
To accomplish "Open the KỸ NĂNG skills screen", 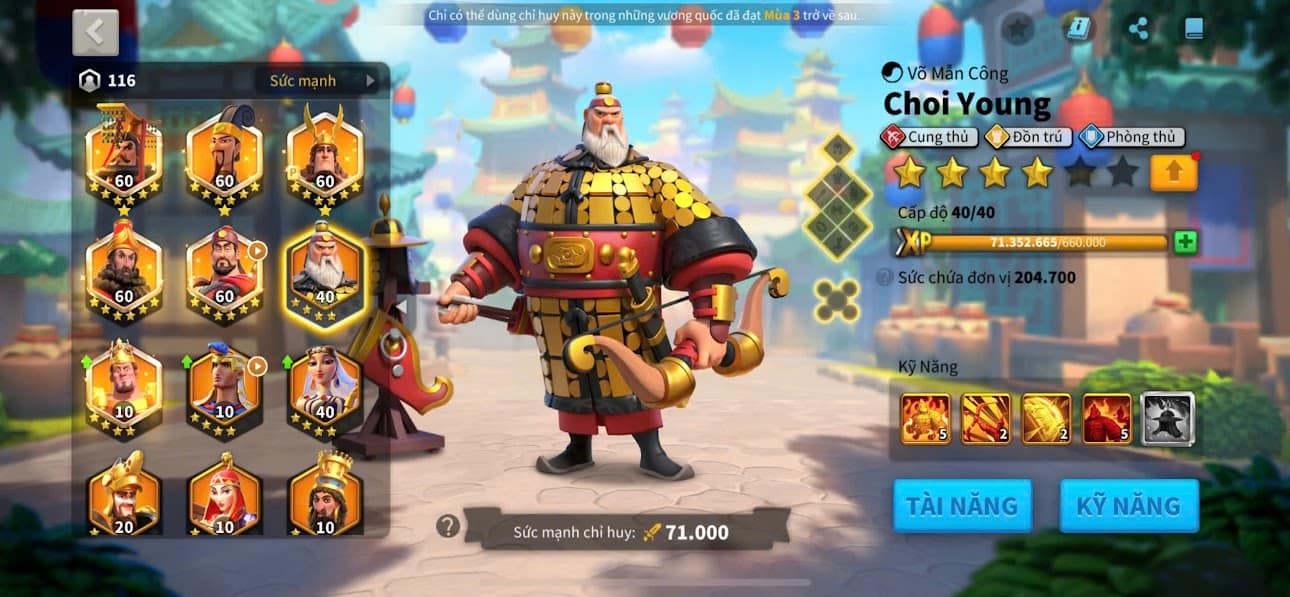I will [x=1128, y=505].
